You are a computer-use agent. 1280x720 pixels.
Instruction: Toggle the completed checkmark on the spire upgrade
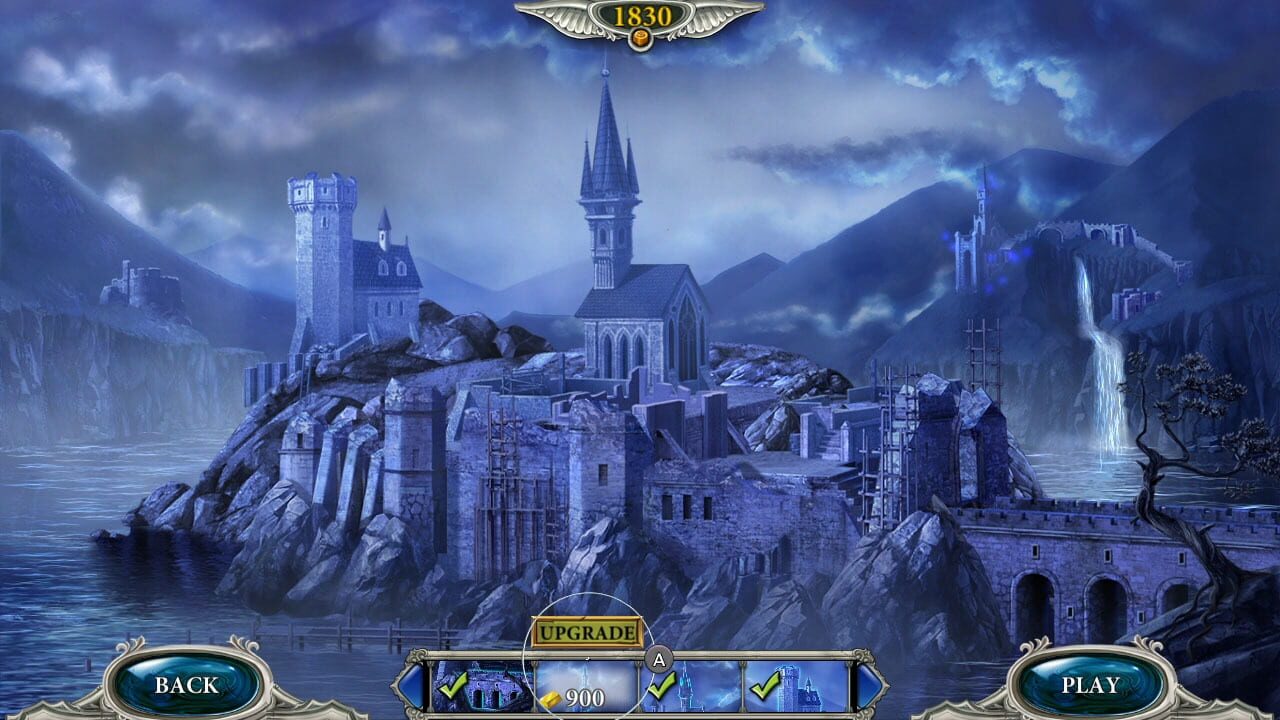point(660,687)
